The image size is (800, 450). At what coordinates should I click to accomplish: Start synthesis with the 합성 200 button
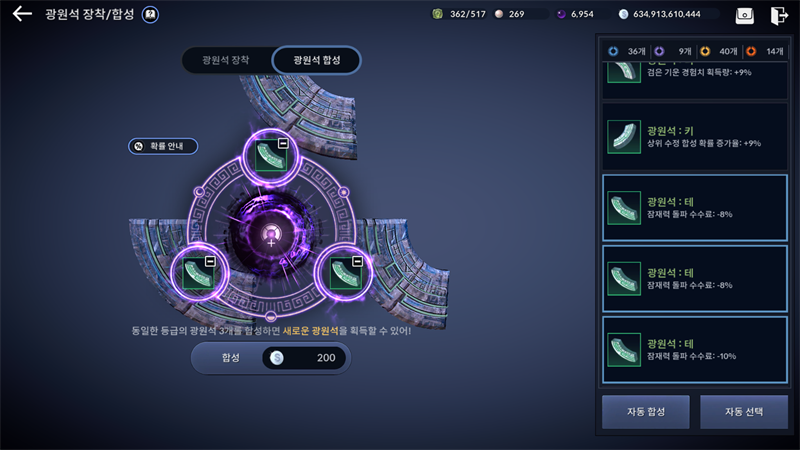(x=270, y=358)
